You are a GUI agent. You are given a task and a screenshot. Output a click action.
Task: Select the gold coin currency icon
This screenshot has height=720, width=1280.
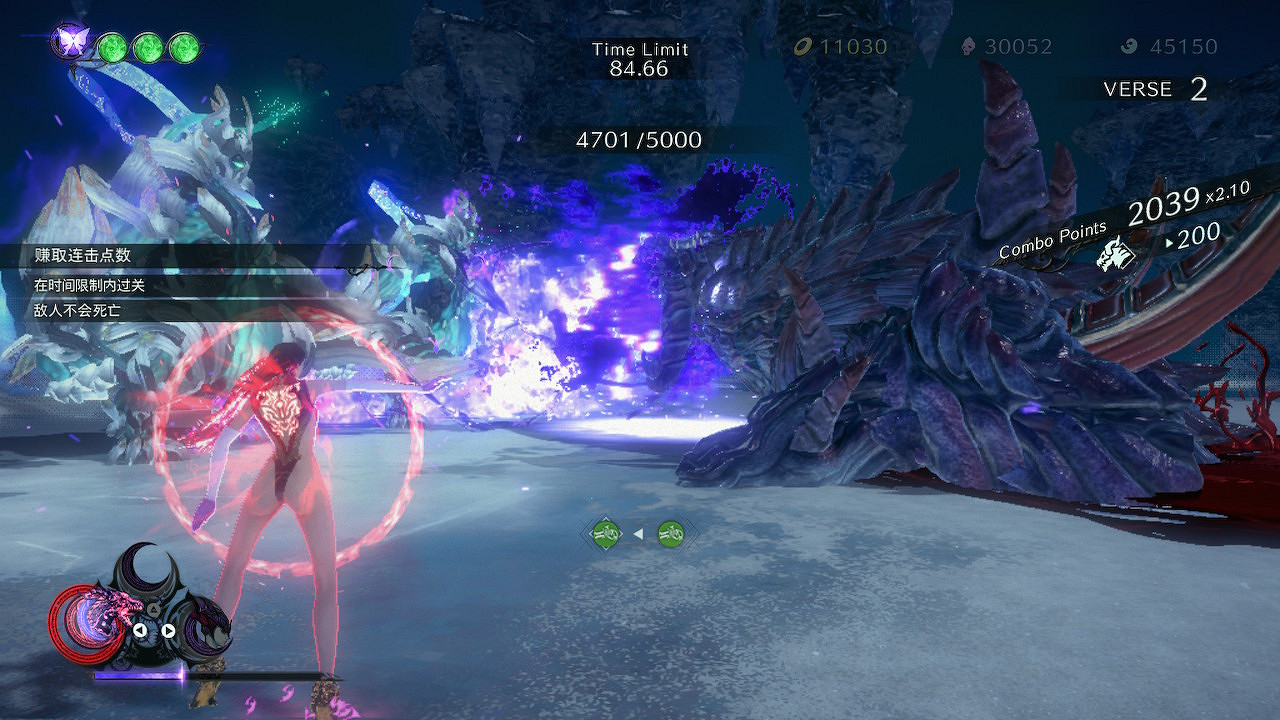click(801, 45)
